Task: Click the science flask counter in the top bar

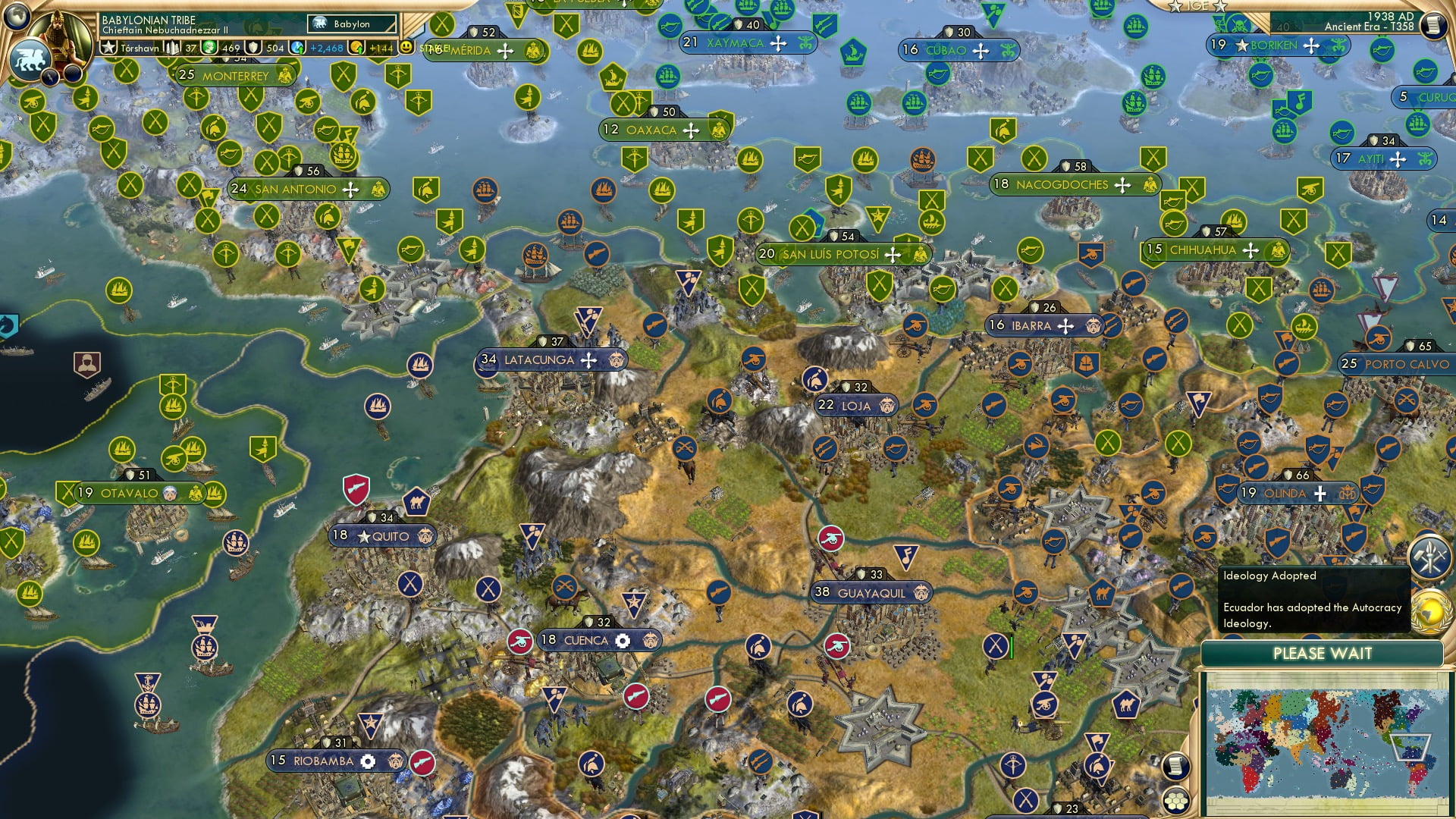Action: click(296, 46)
